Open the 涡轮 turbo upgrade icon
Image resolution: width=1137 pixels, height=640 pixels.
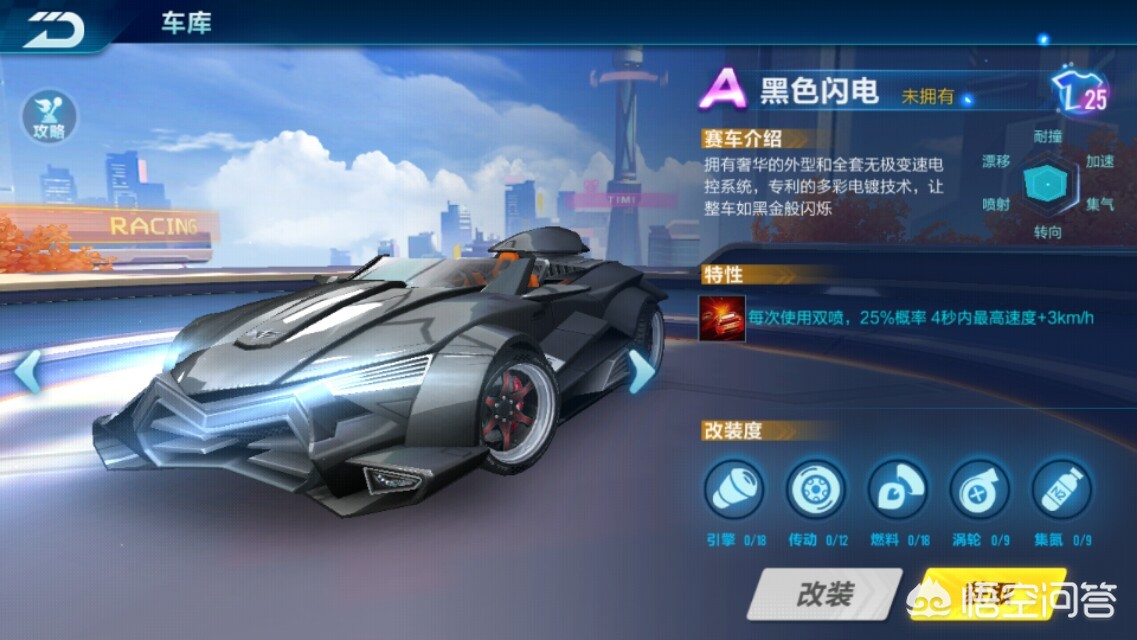979,490
